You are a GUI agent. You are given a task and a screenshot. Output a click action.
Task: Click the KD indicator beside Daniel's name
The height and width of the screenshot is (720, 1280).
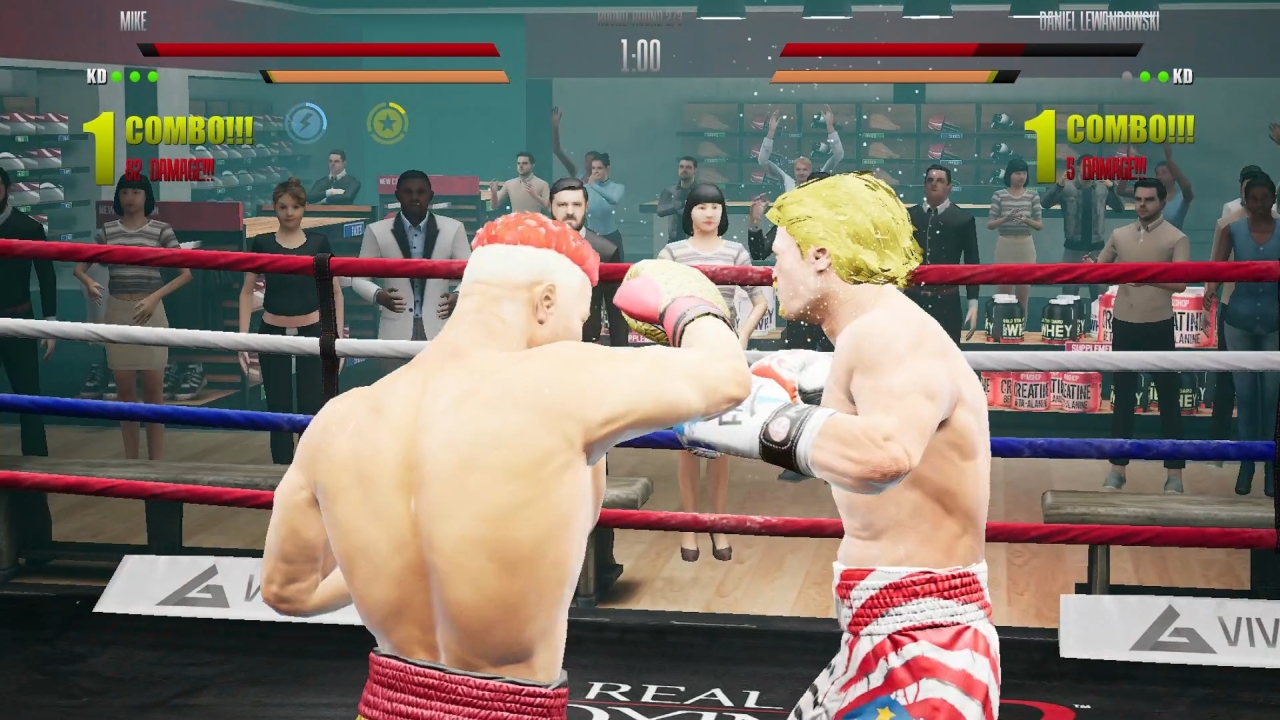click(1181, 75)
